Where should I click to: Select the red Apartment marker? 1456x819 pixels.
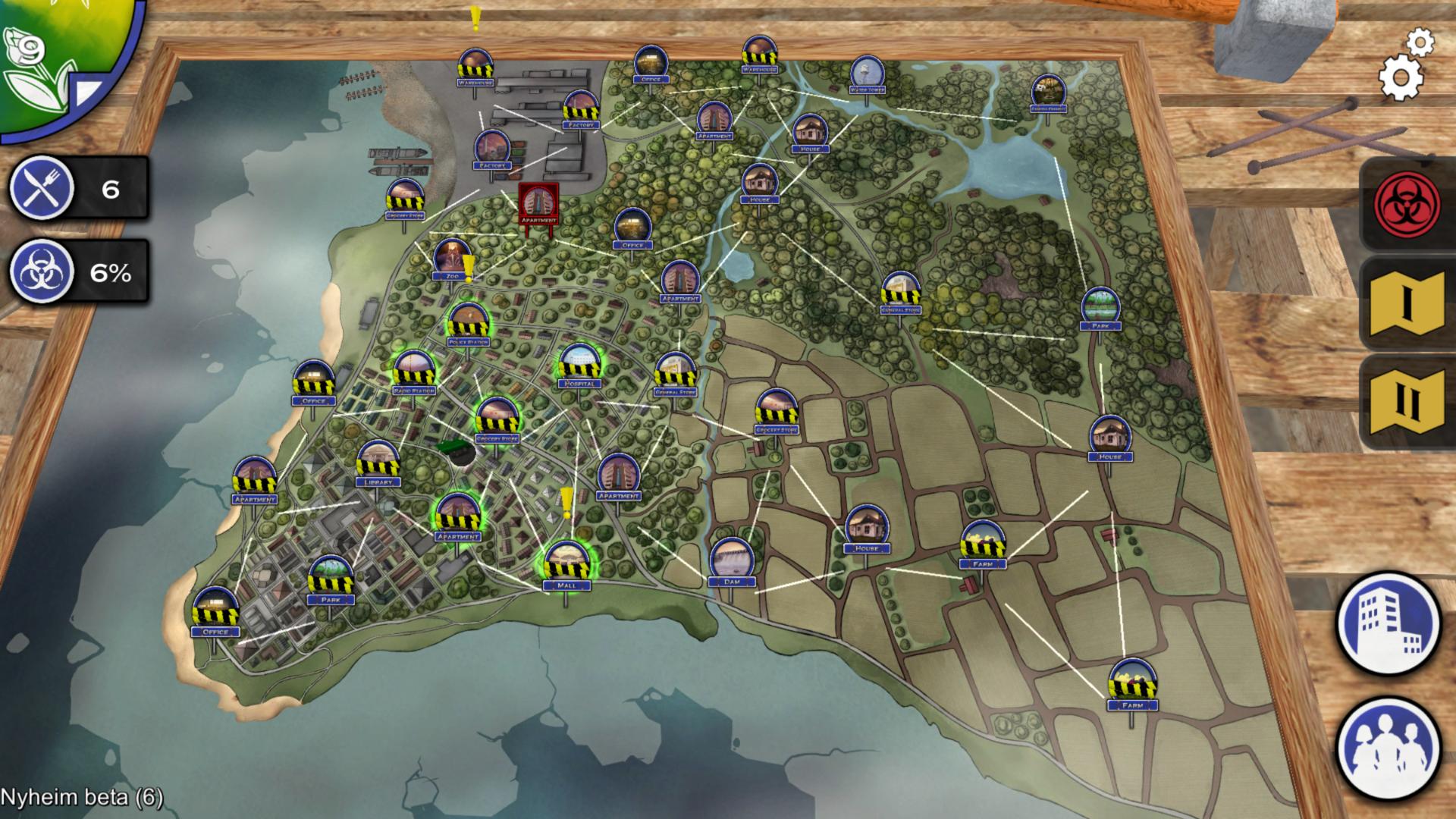point(538,203)
